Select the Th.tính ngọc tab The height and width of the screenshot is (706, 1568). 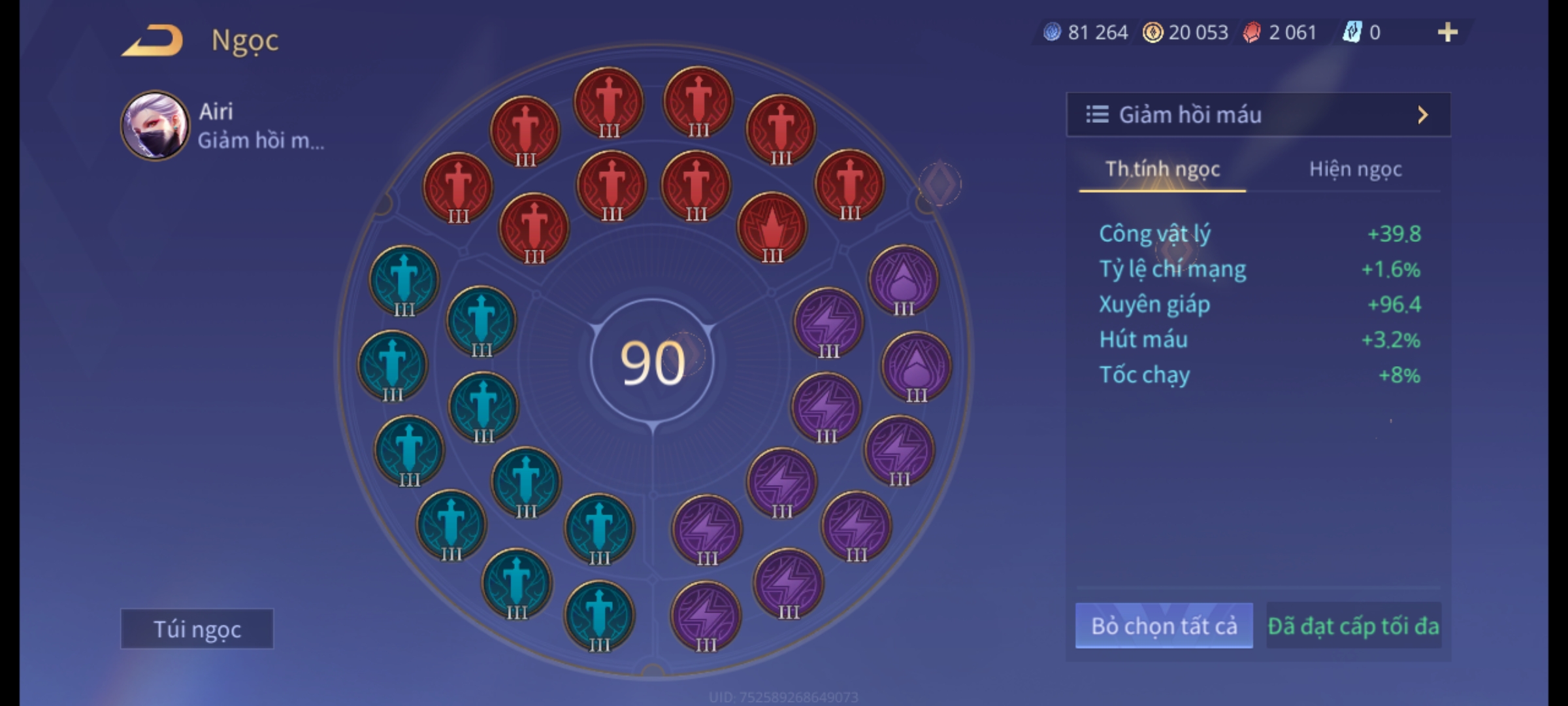pos(1162,169)
